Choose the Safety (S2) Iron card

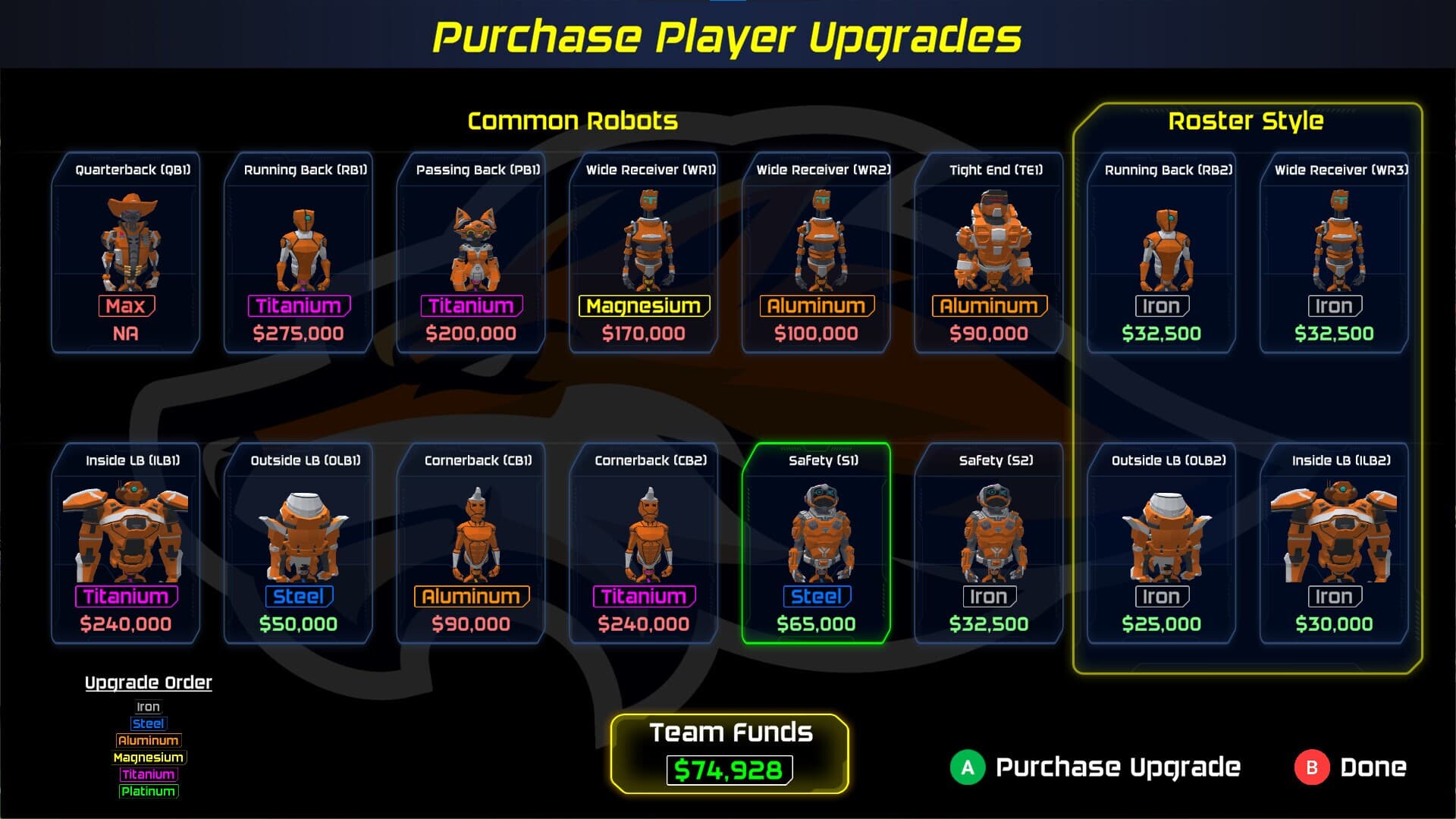989,543
